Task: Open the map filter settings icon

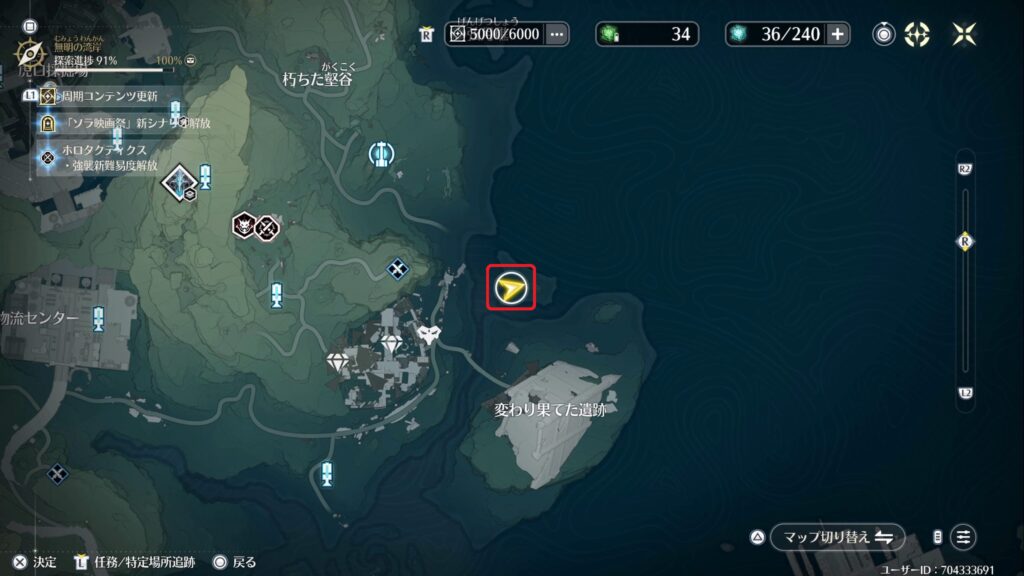Action: click(963, 537)
